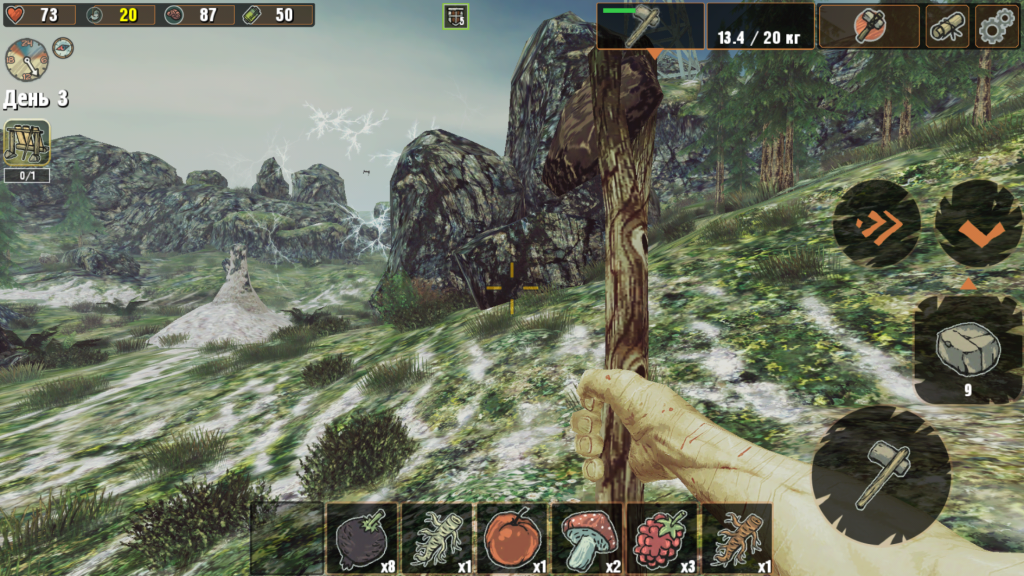Screen dimensions: 1024x576
Task: Select the beetroot hotbar slot
Action: pos(362,538)
